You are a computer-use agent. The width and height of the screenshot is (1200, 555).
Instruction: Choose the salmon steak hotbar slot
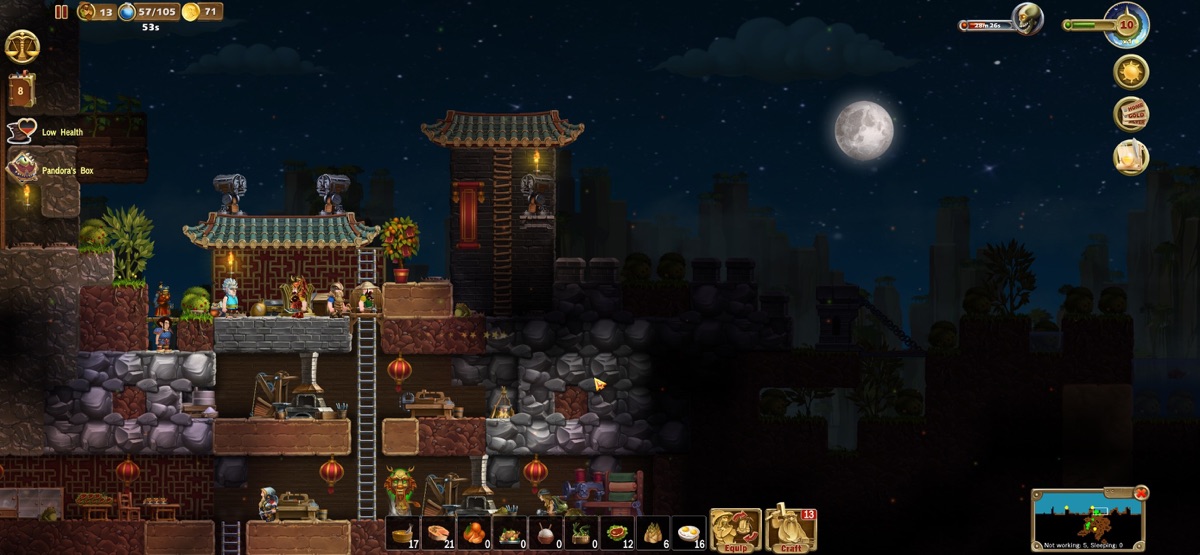439,533
